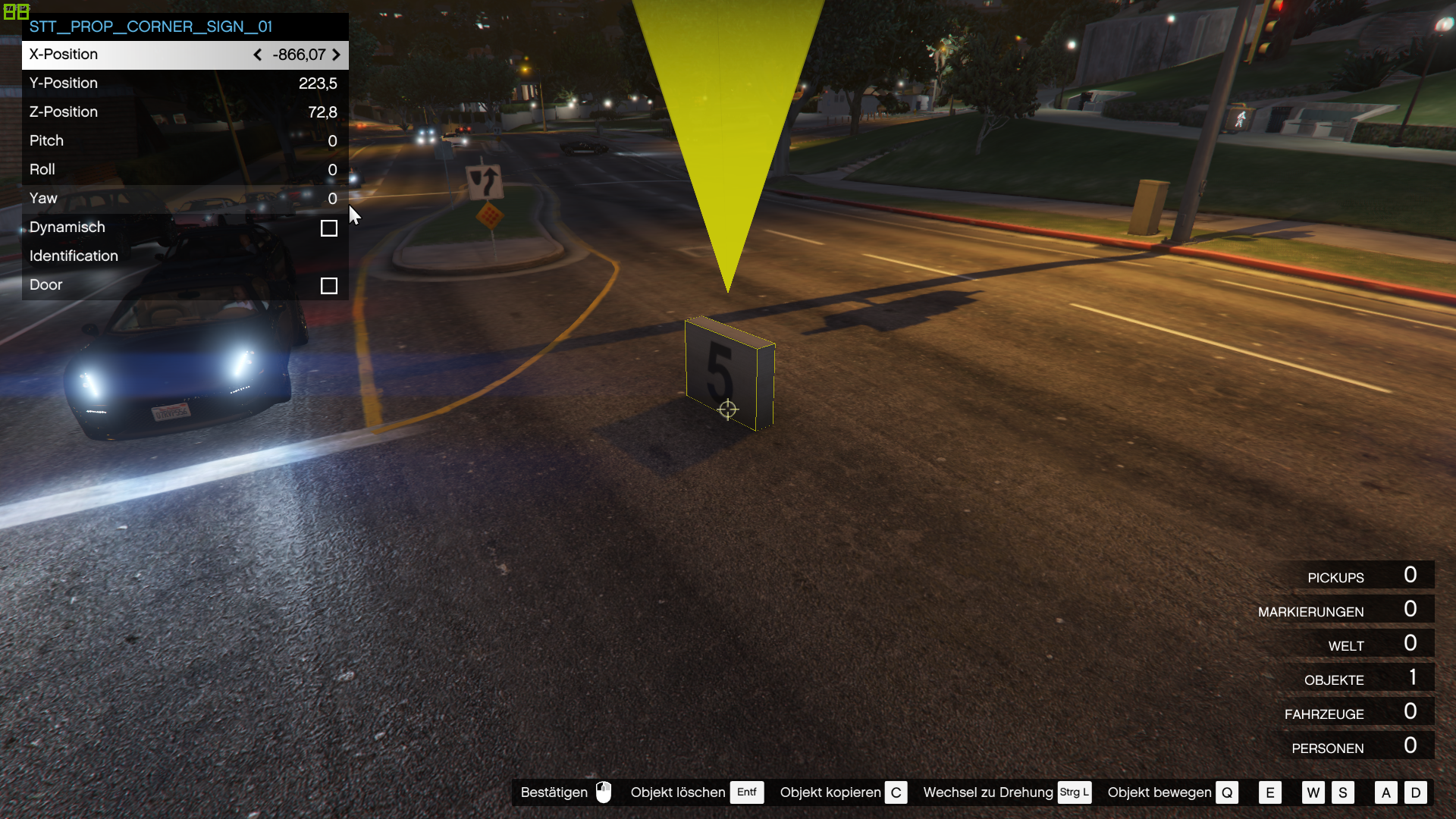This screenshot has height=819, width=1456.
Task: Toggle the Dynamisch checkbox
Action: point(328,228)
